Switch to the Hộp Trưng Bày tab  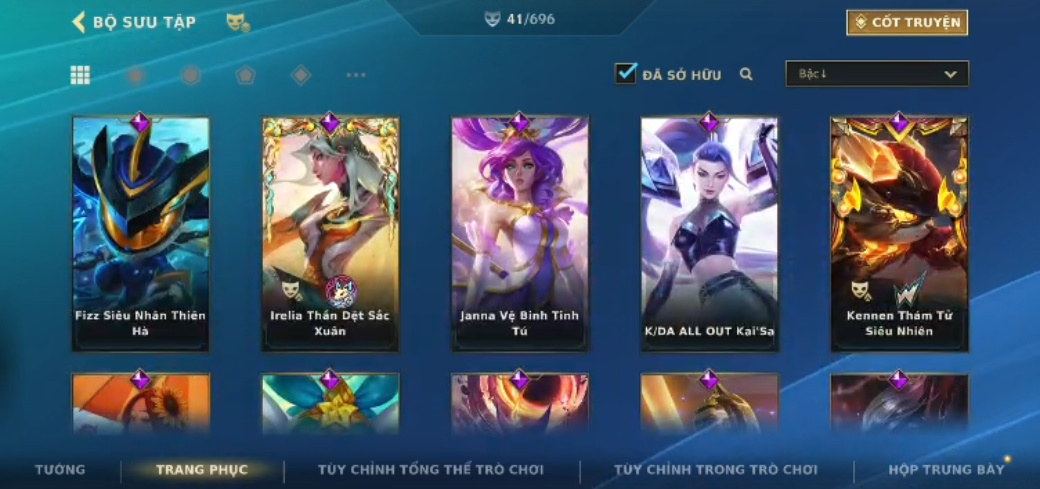pos(946,469)
